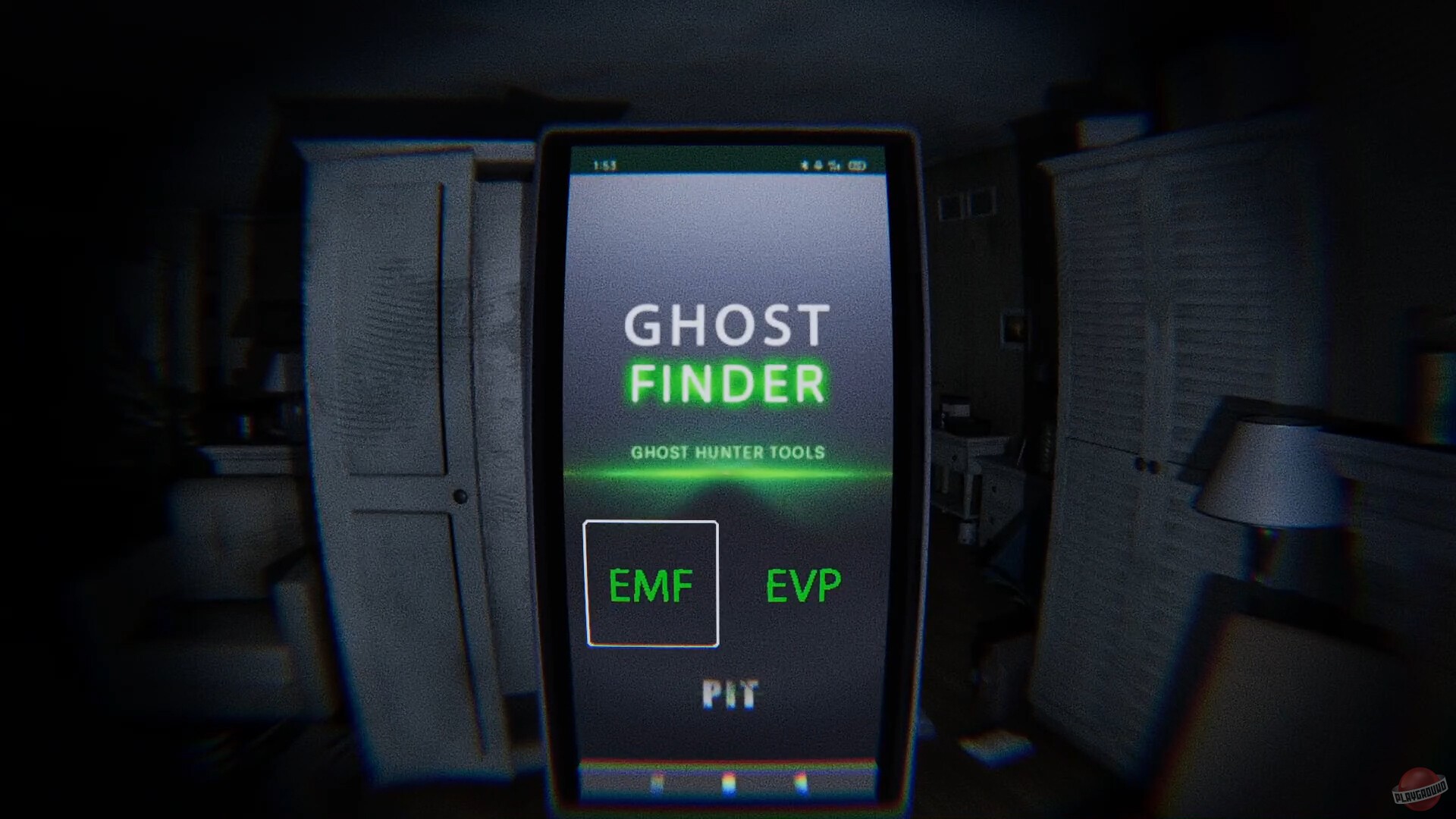Screen dimensions: 1456x819
Task: Tap the signal strength icon in status bar
Action: click(x=832, y=165)
